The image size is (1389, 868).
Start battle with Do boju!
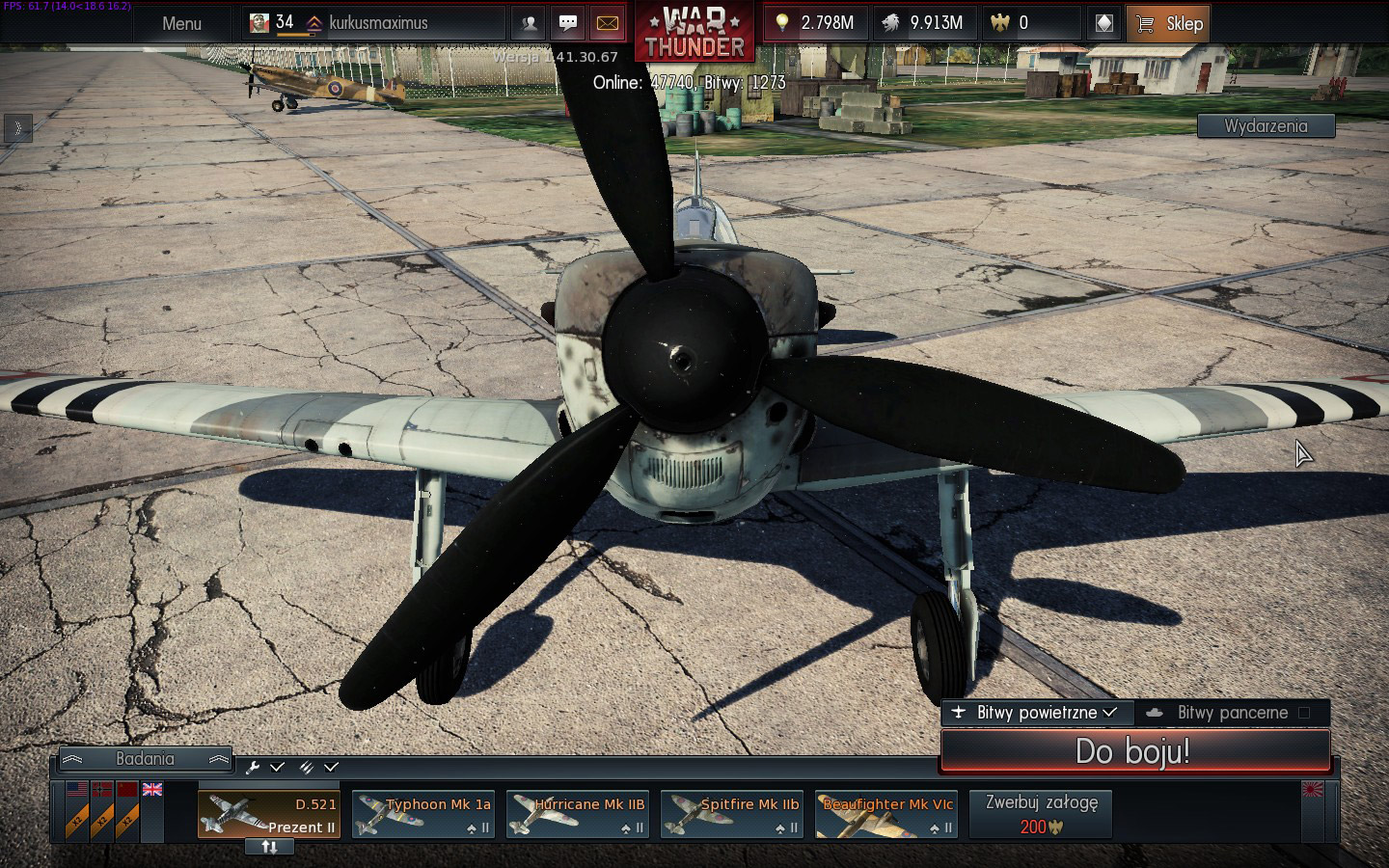[1134, 751]
